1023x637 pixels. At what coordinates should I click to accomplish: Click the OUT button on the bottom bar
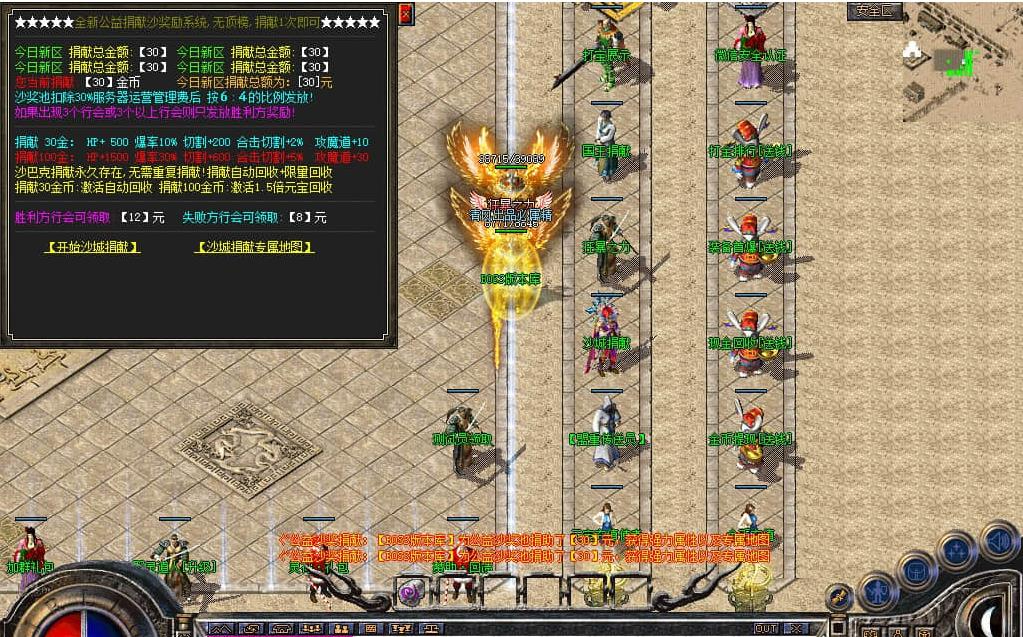click(766, 628)
